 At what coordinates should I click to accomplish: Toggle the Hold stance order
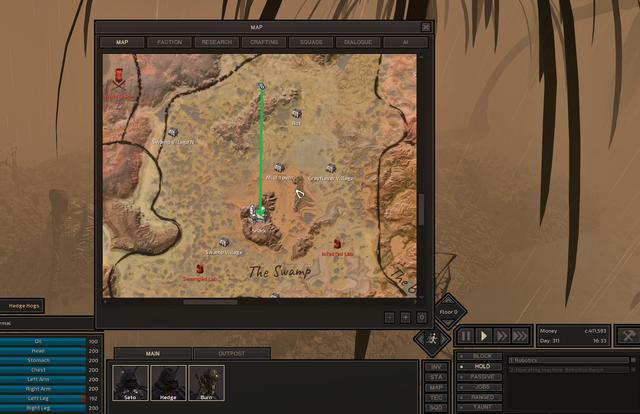480,366
